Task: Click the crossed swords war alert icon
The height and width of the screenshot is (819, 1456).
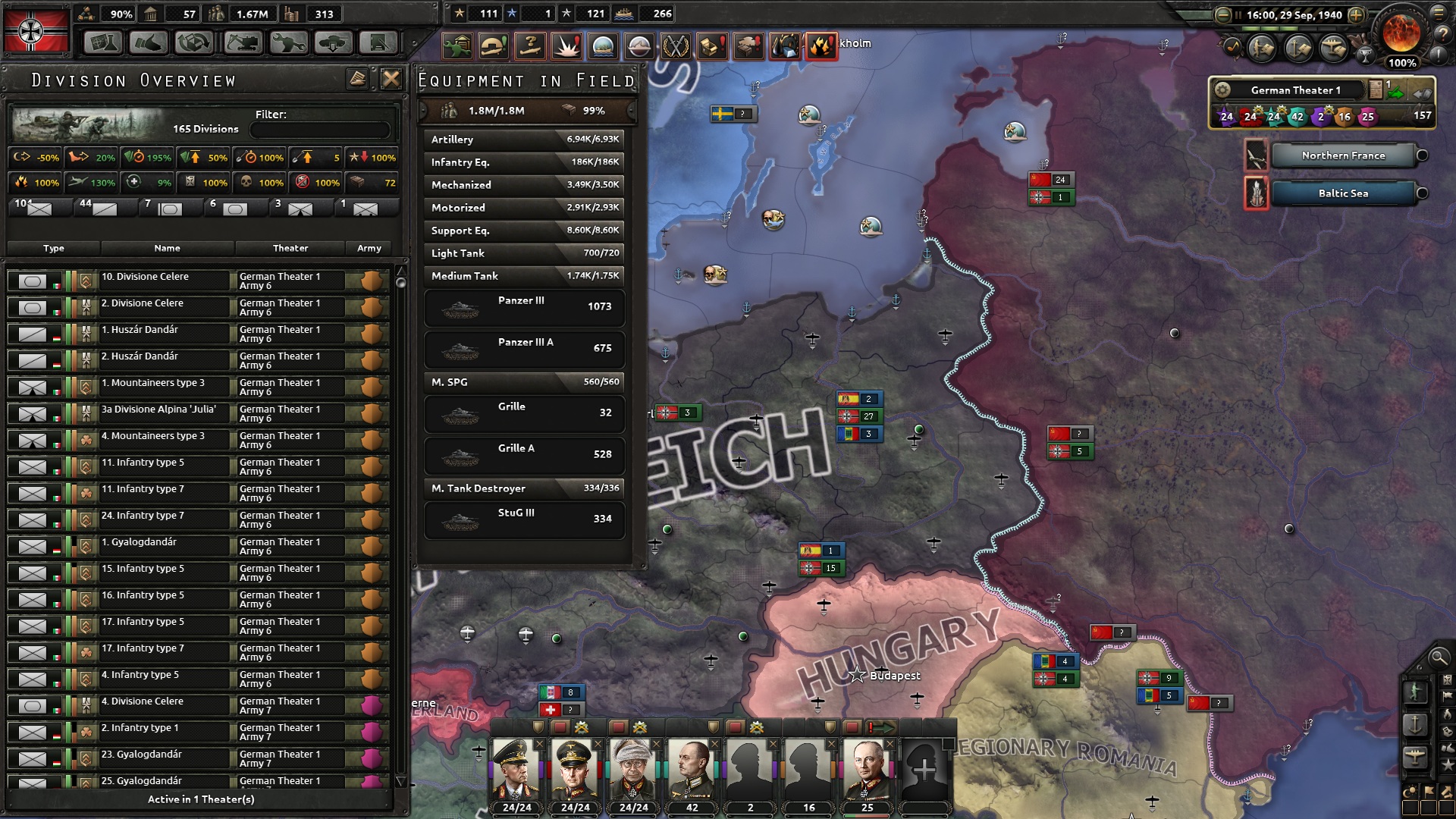Action: click(675, 44)
